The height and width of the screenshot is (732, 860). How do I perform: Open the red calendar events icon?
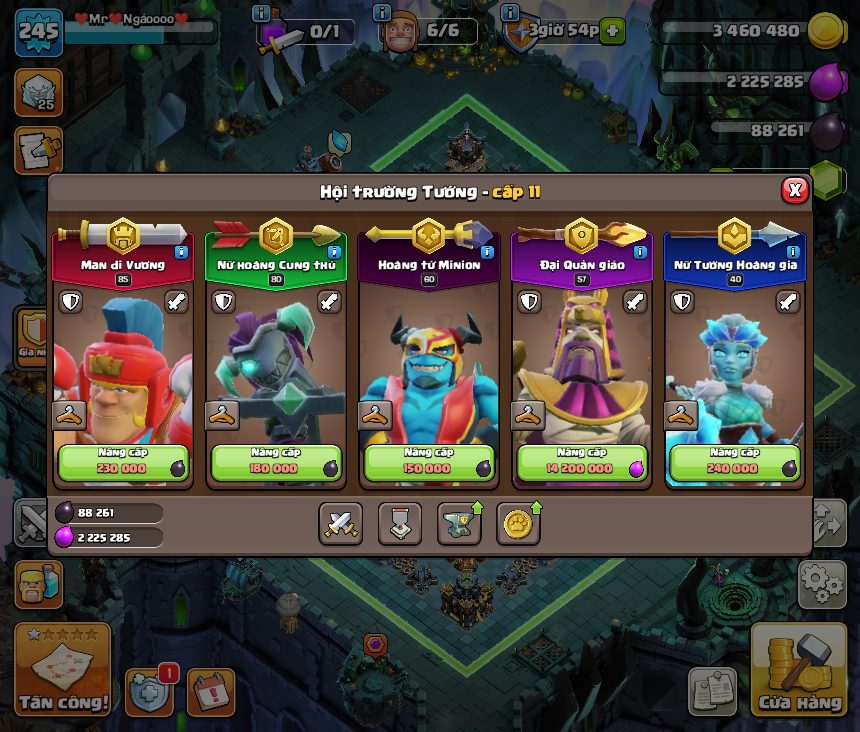[210, 692]
